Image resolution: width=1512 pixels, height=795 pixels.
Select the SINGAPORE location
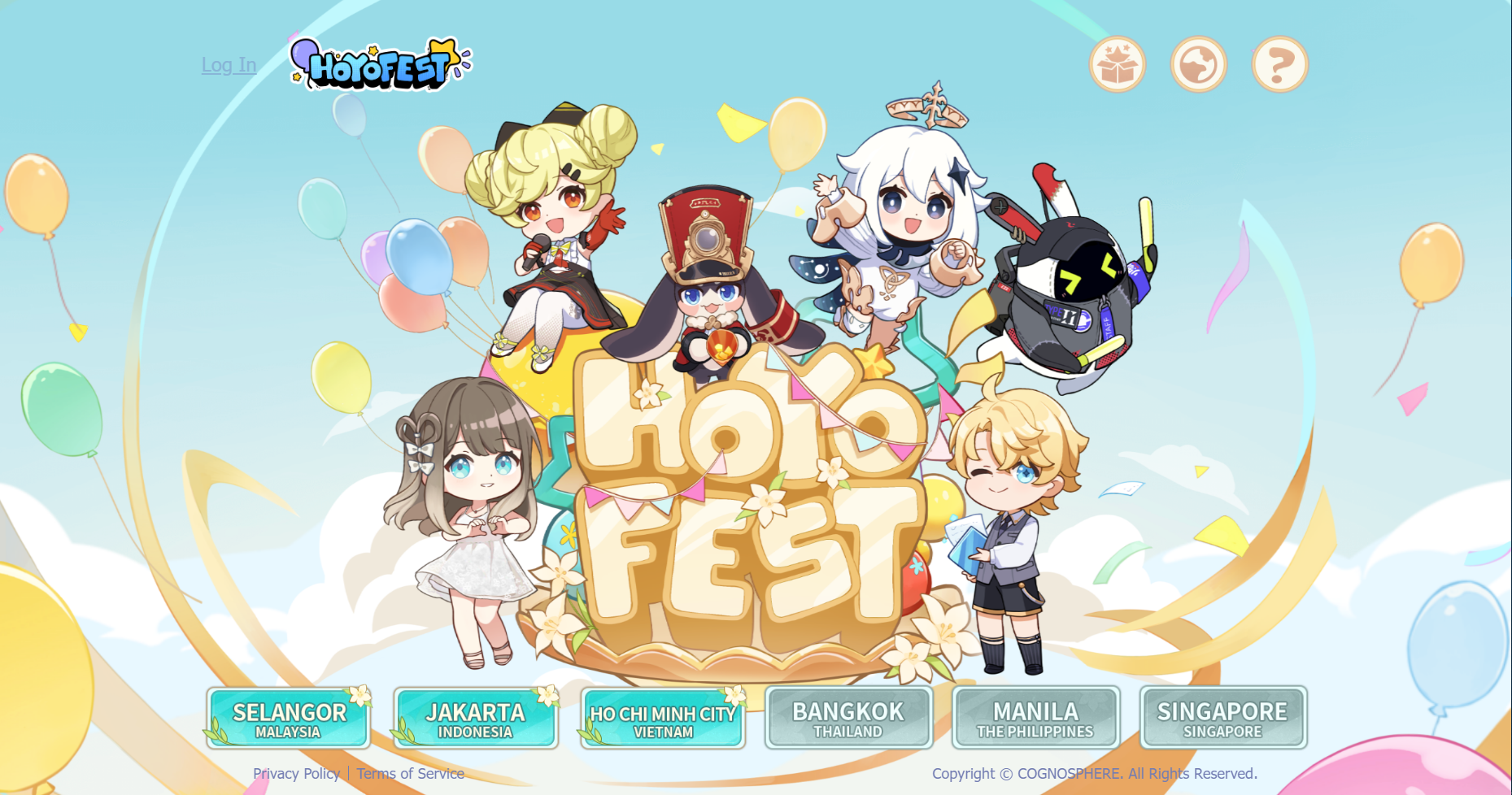1222,719
